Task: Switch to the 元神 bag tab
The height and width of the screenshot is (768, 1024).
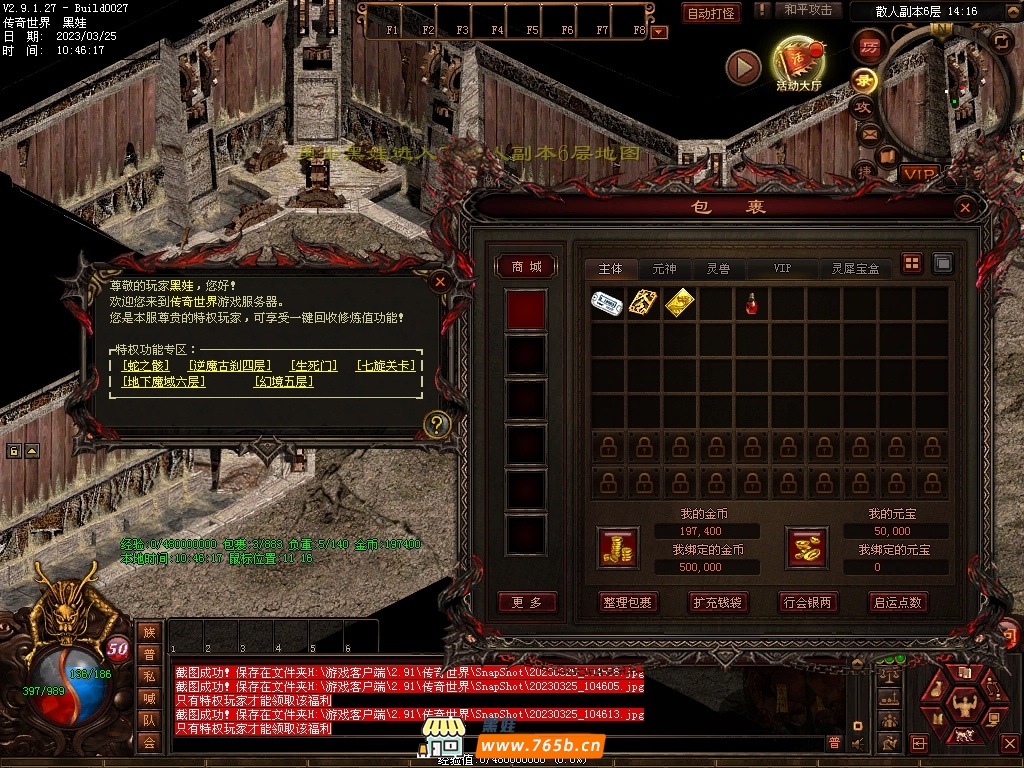Action: tap(664, 269)
